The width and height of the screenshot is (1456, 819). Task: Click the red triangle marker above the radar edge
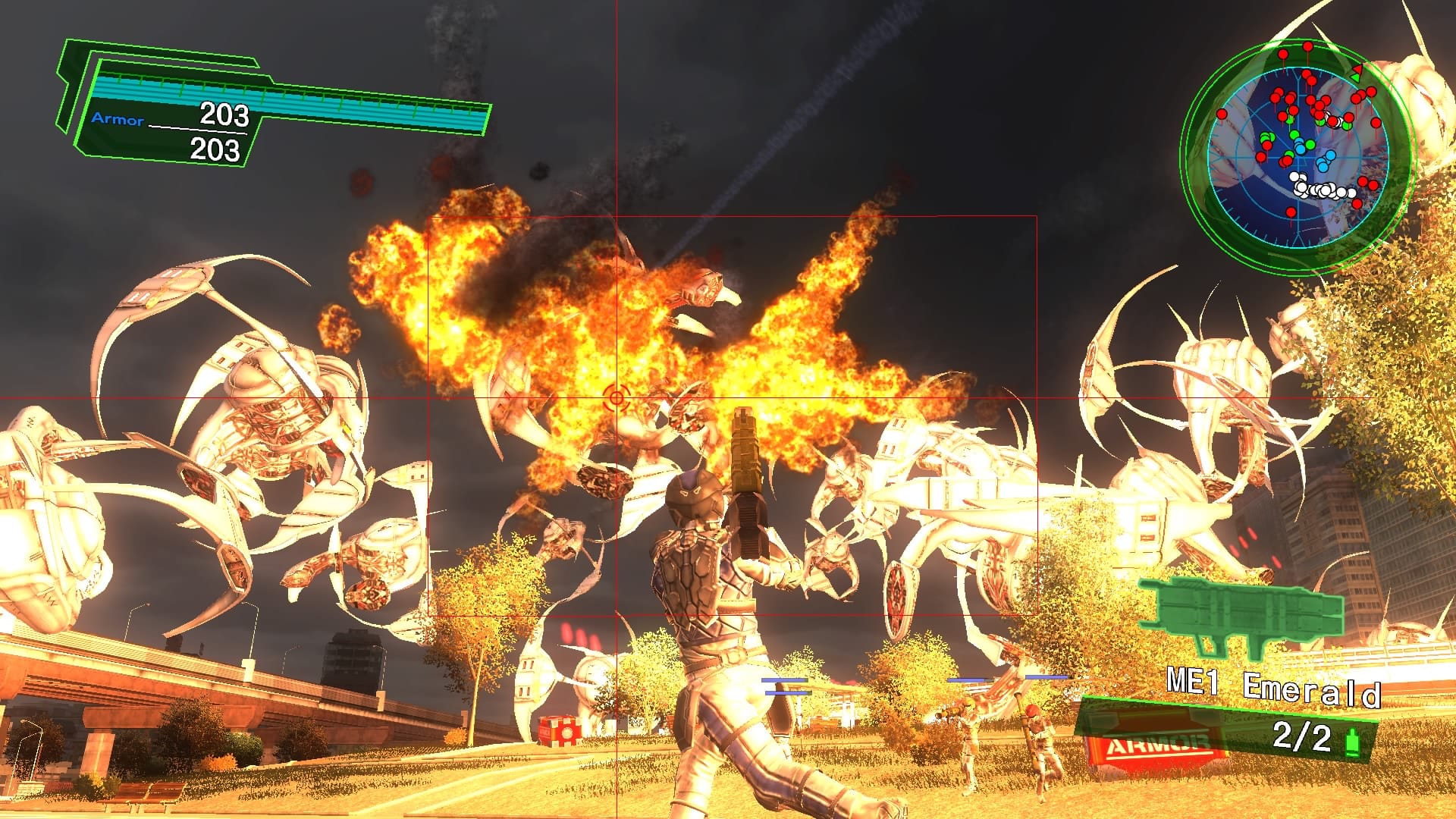pos(1357,69)
